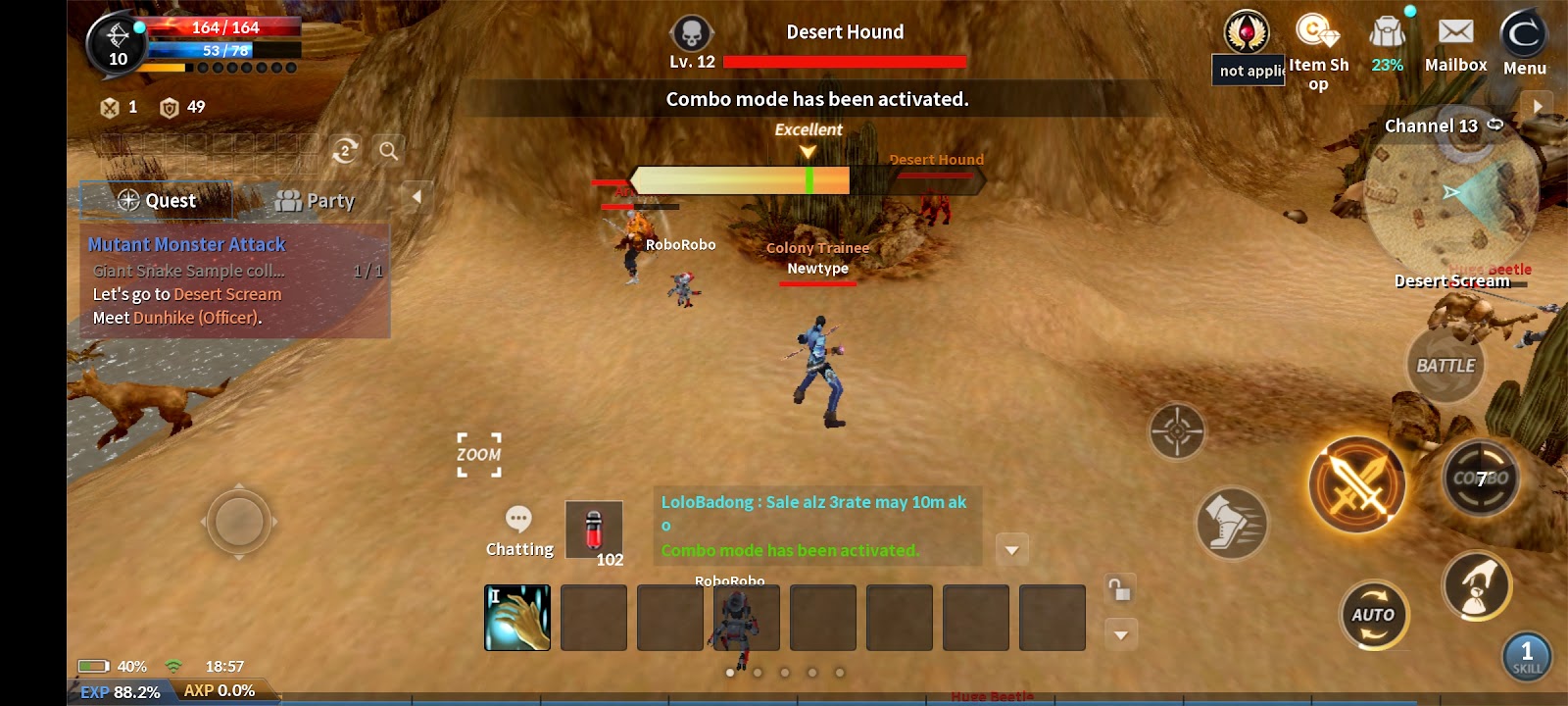Switch to the Party tab

pyautogui.click(x=315, y=200)
